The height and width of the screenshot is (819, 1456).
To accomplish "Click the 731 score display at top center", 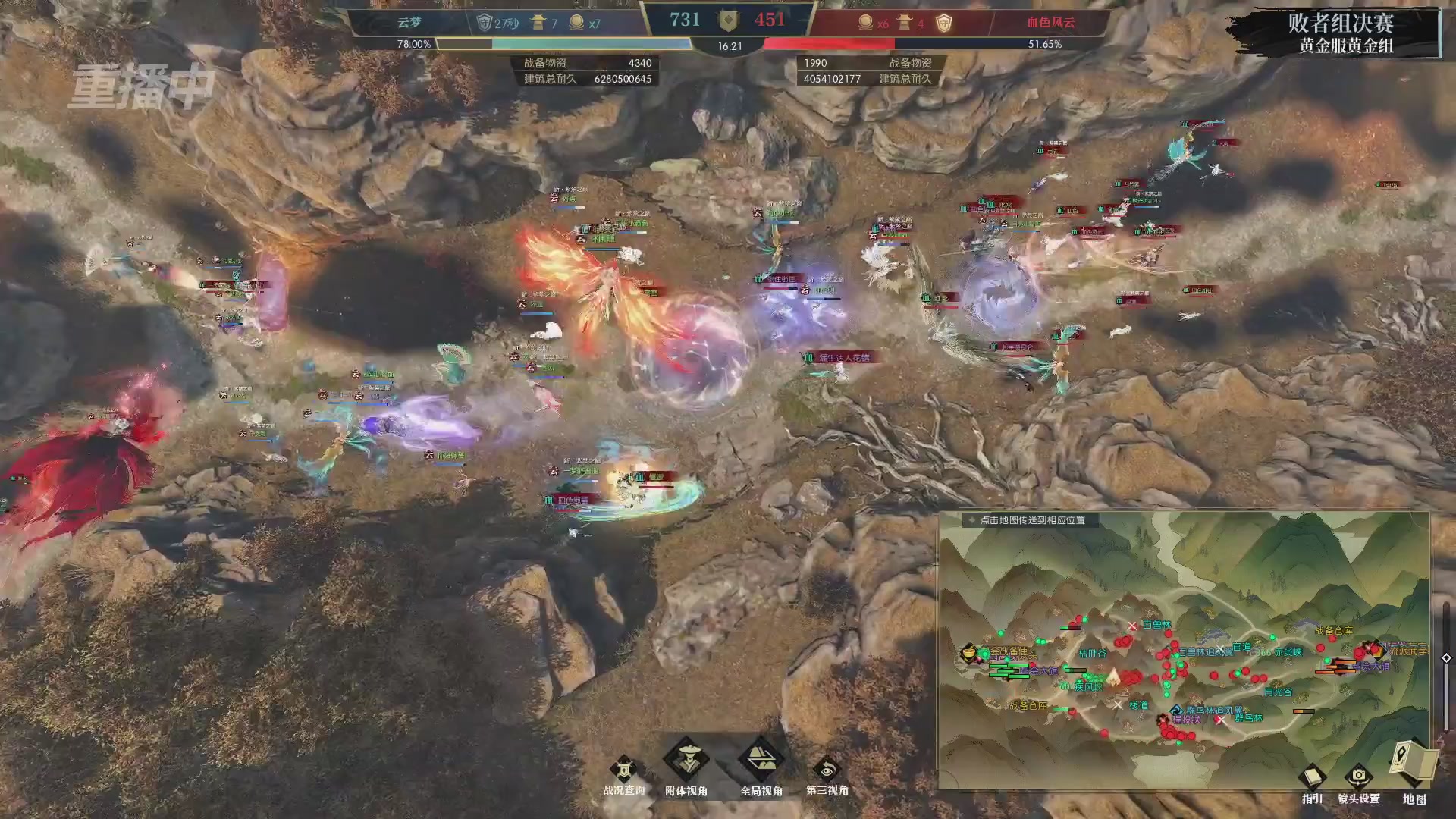I will pos(684,19).
